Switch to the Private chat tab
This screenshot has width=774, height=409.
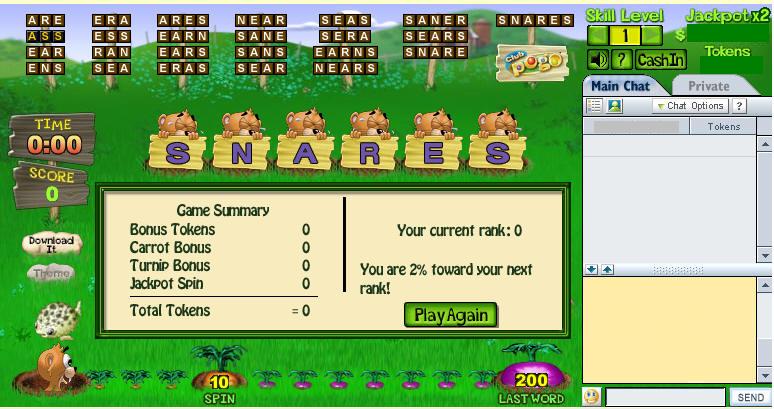click(x=708, y=86)
